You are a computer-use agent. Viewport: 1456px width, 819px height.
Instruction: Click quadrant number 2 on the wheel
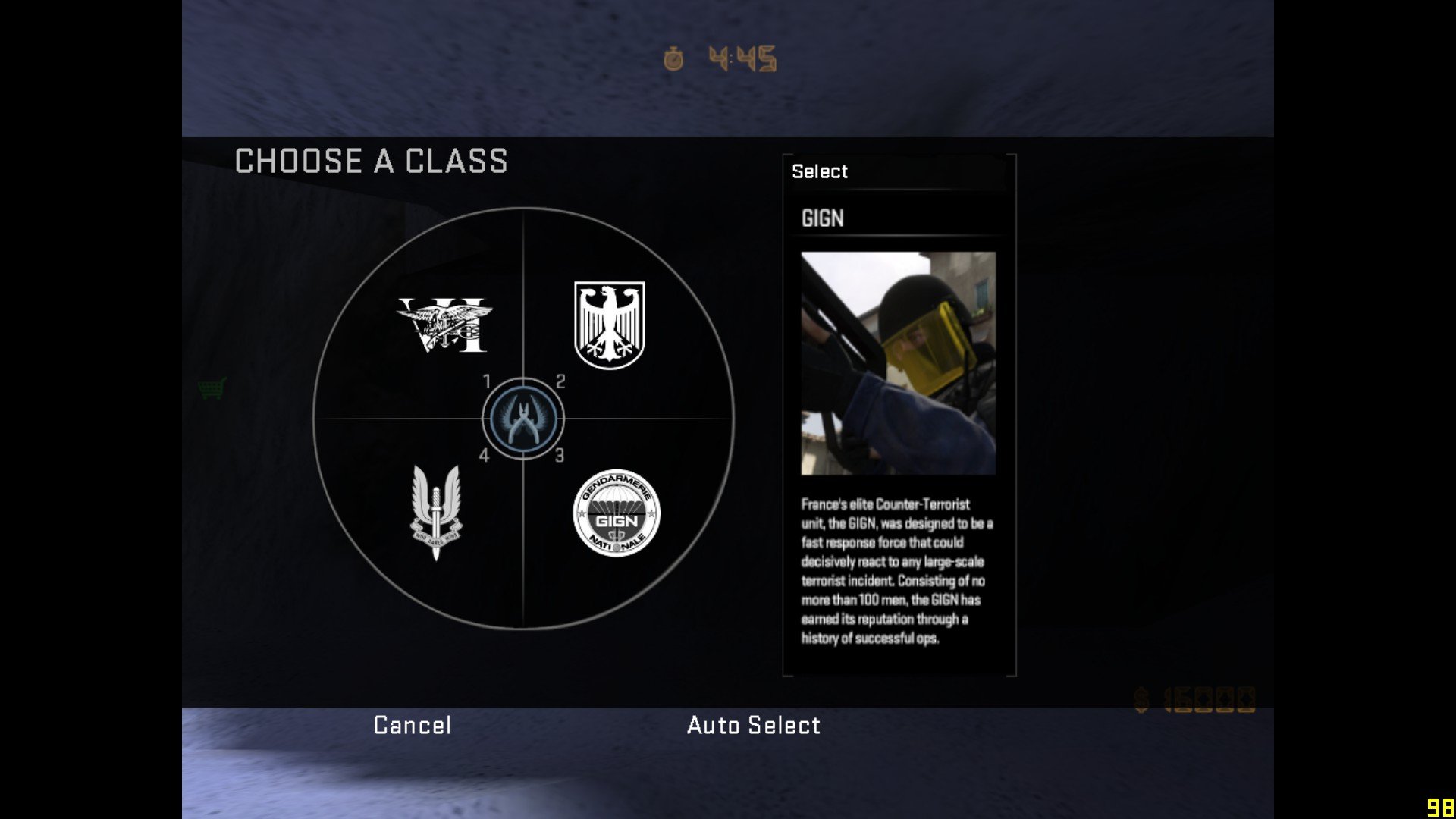point(561,383)
